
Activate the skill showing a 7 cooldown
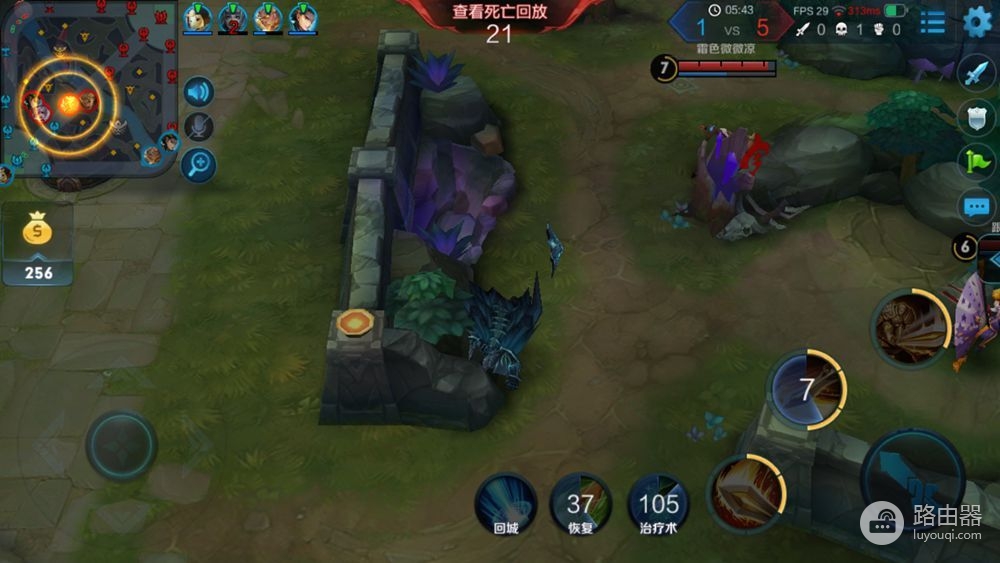pos(806,389)
